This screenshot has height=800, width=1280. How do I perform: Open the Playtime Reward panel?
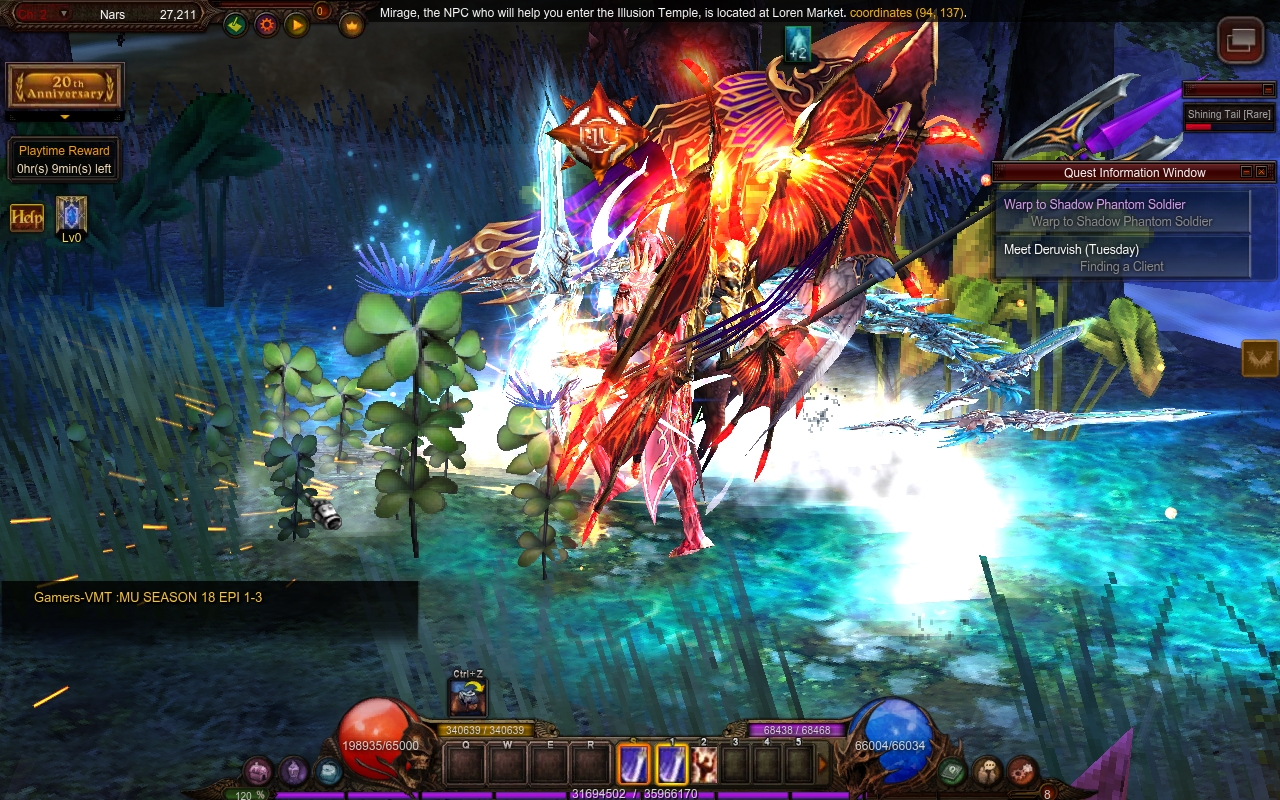64,160
